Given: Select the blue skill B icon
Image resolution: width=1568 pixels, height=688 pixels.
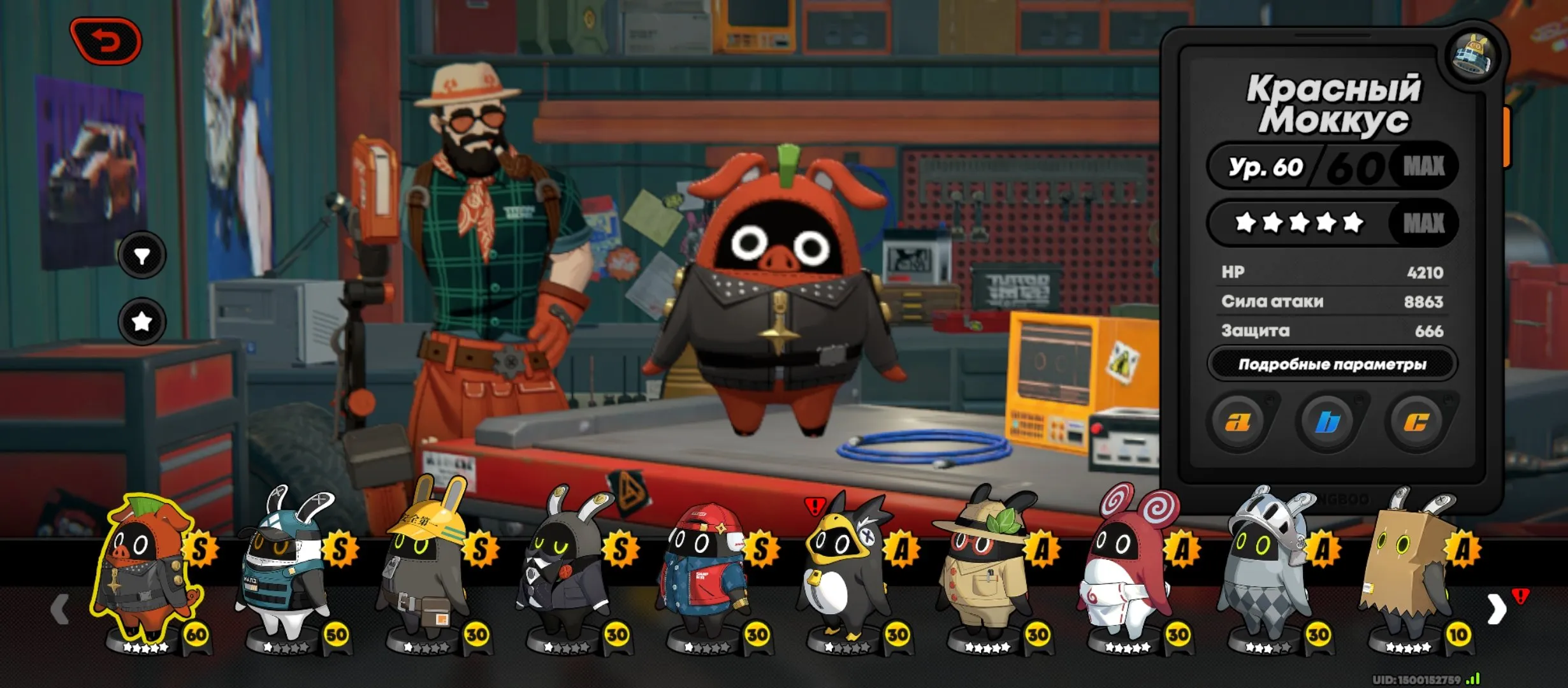Looking at the screenshot, I should 1327,422.
